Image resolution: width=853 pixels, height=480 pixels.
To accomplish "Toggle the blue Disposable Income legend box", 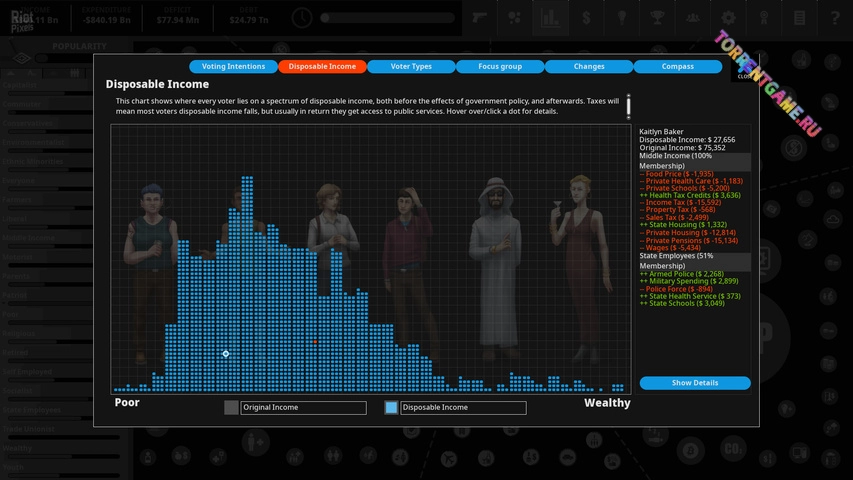I will tap(391, 408).
